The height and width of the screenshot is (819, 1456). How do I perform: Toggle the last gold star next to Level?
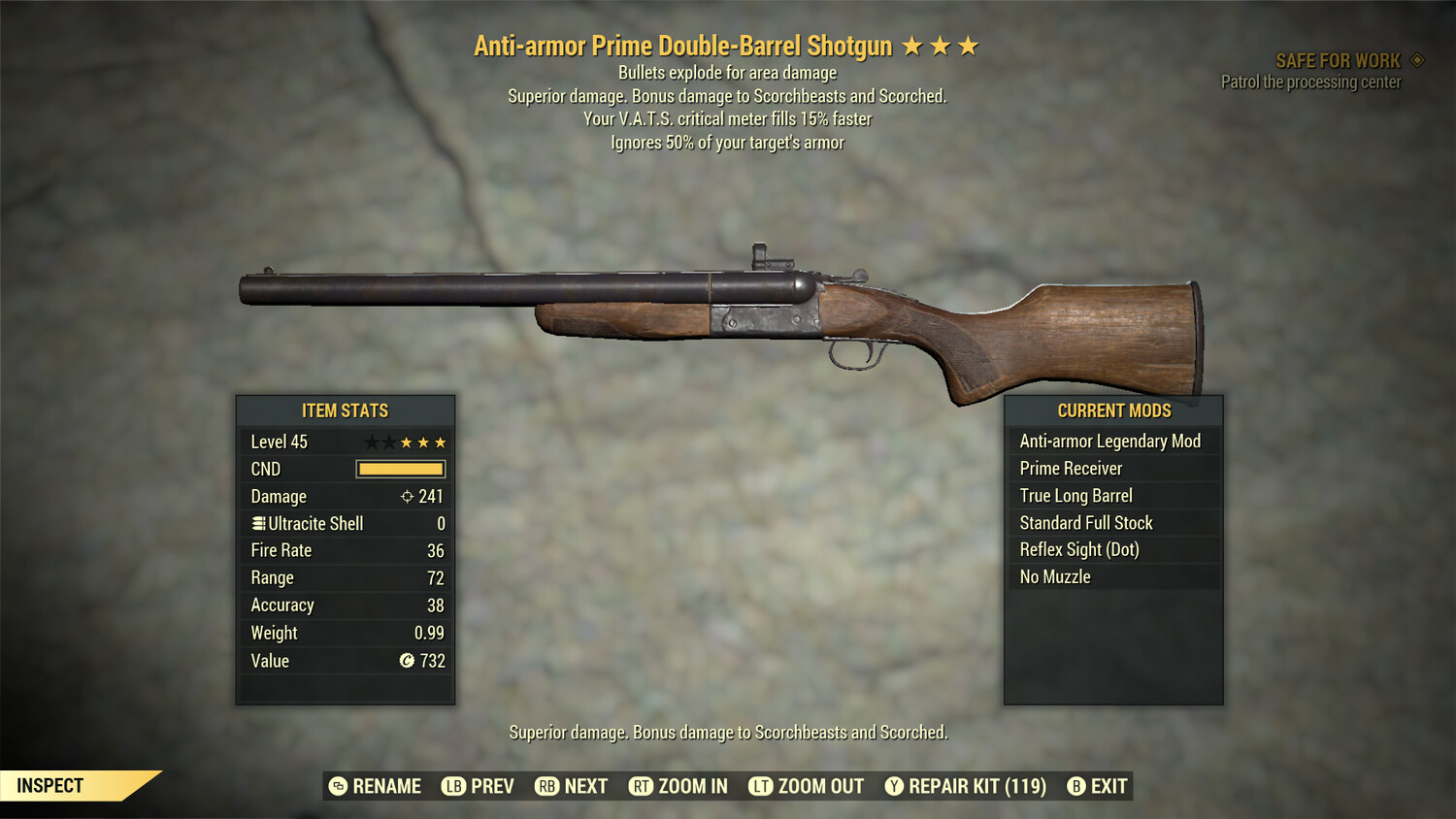(441, 442)
